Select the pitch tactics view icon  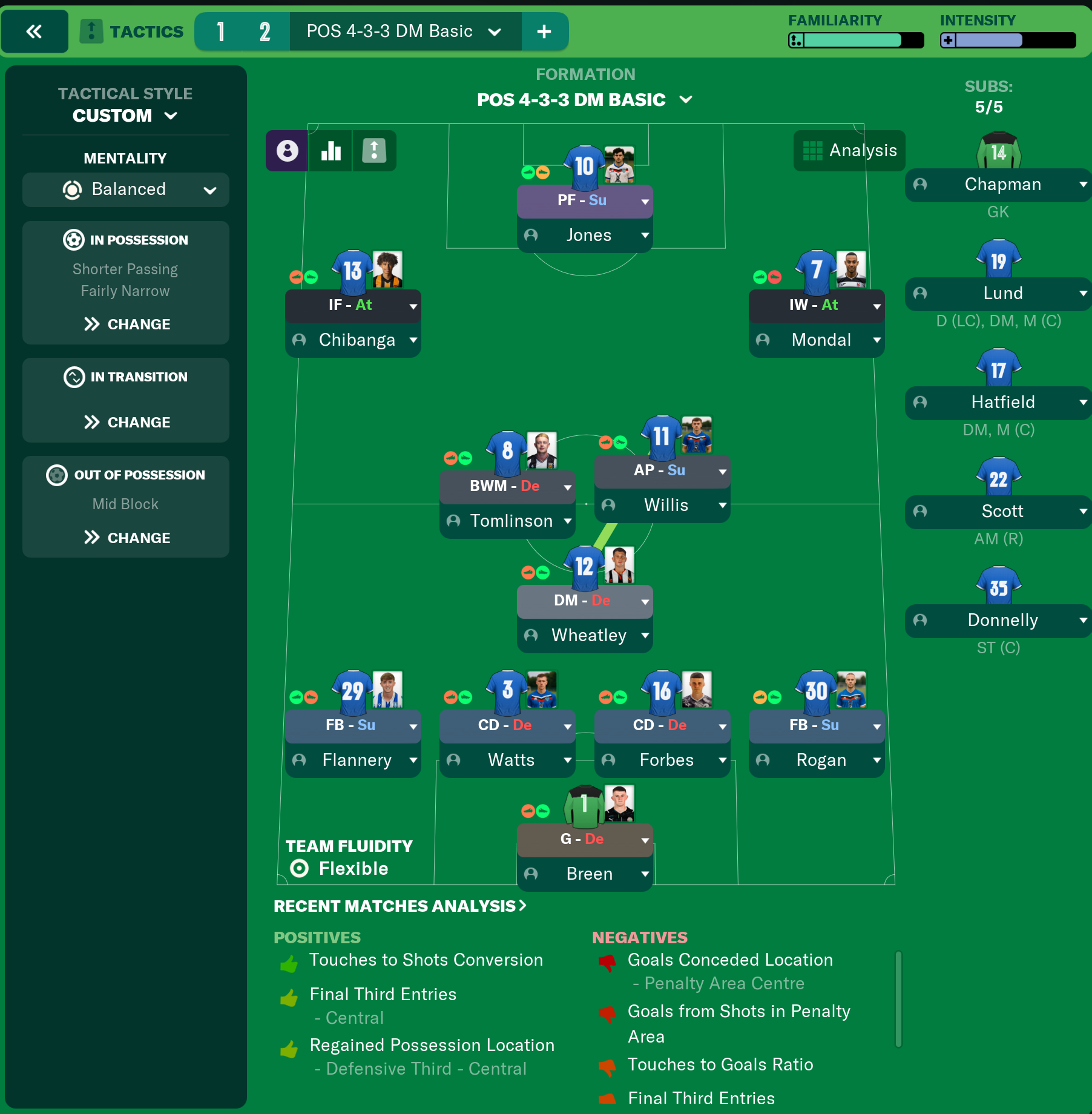[x=374, y=151]
